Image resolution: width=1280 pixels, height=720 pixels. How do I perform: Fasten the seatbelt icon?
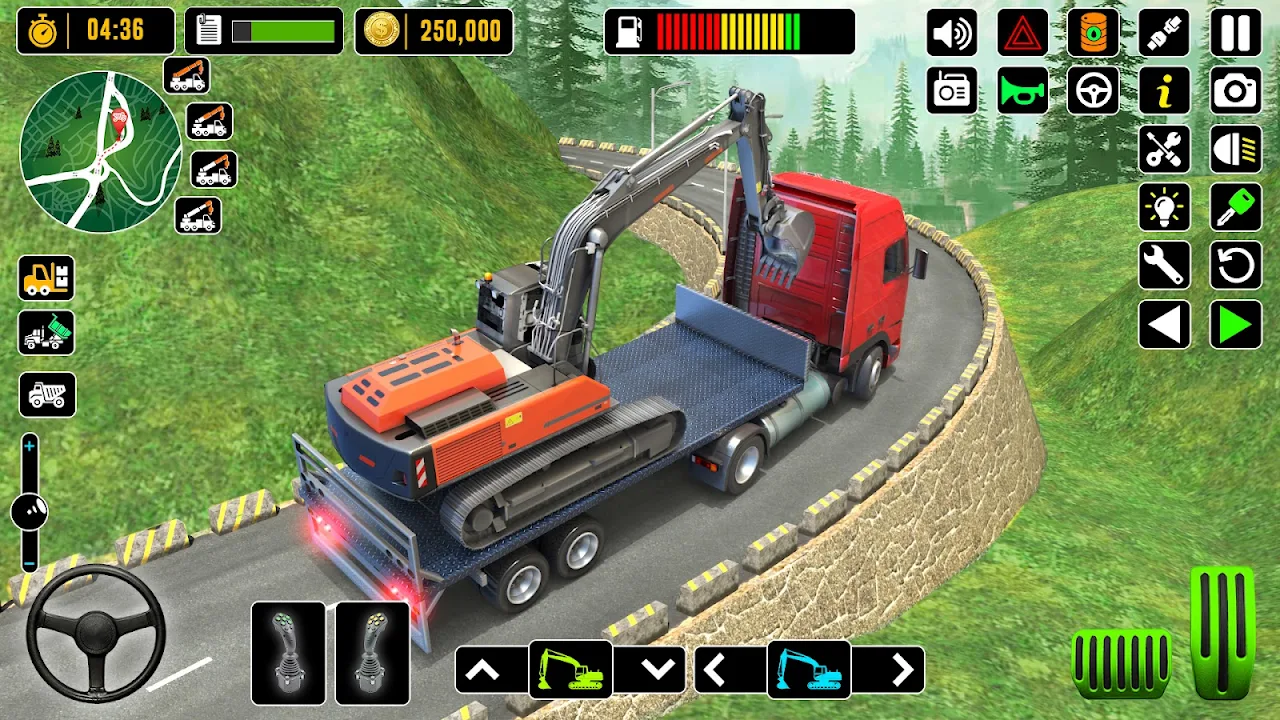point(1164,34)
